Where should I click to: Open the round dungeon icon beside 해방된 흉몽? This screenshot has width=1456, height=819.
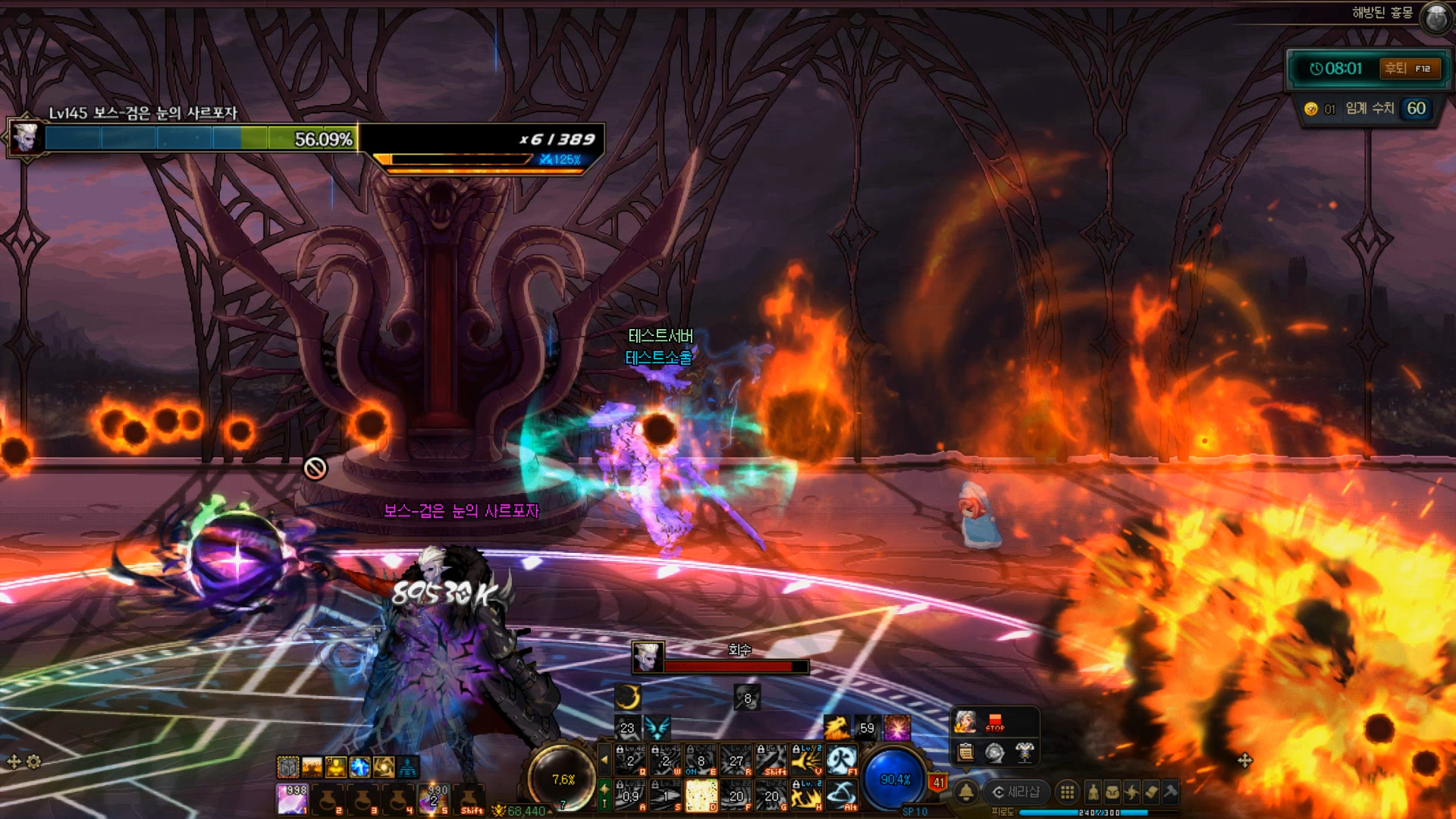pos(1436,17)
